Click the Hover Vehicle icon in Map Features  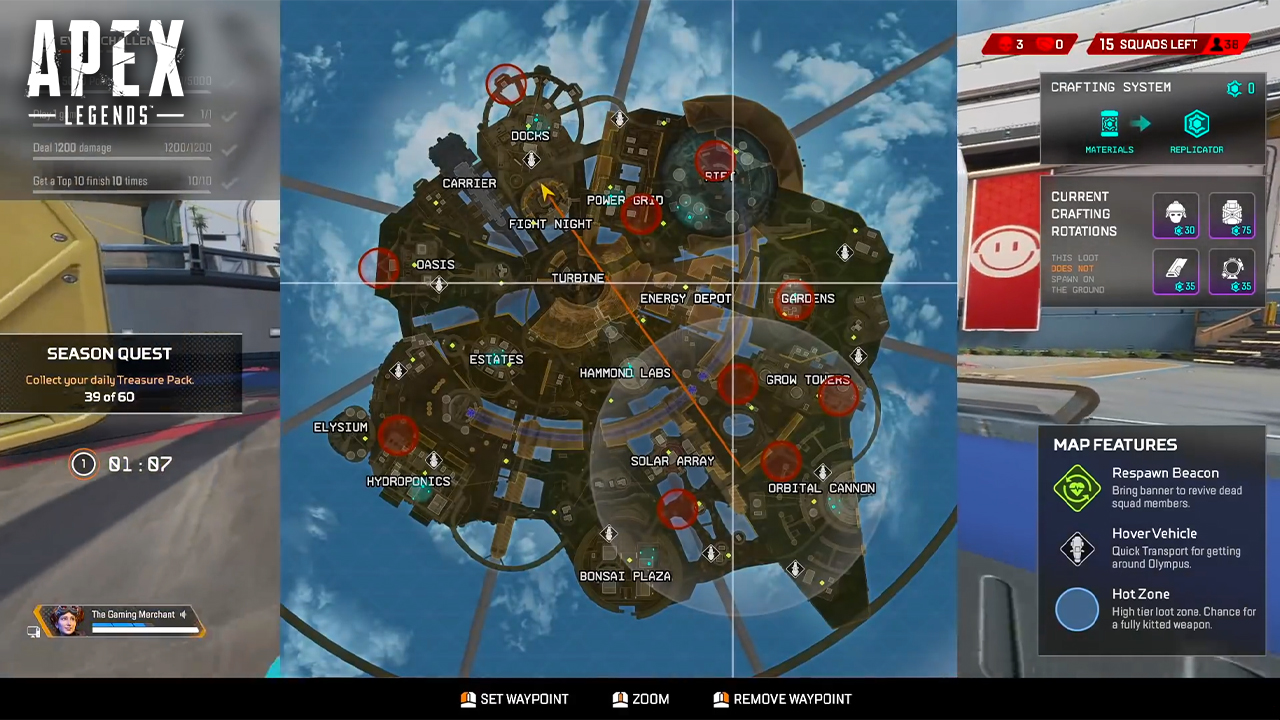point(1077,549)
